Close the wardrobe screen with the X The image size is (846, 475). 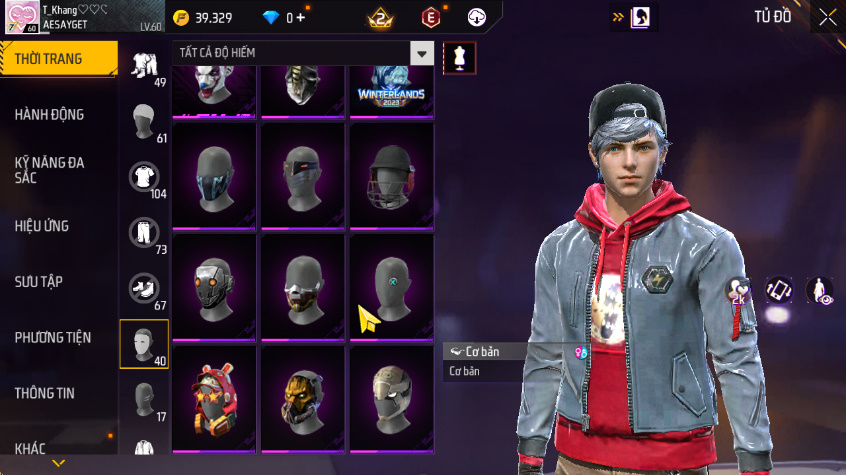coord(828,17)
